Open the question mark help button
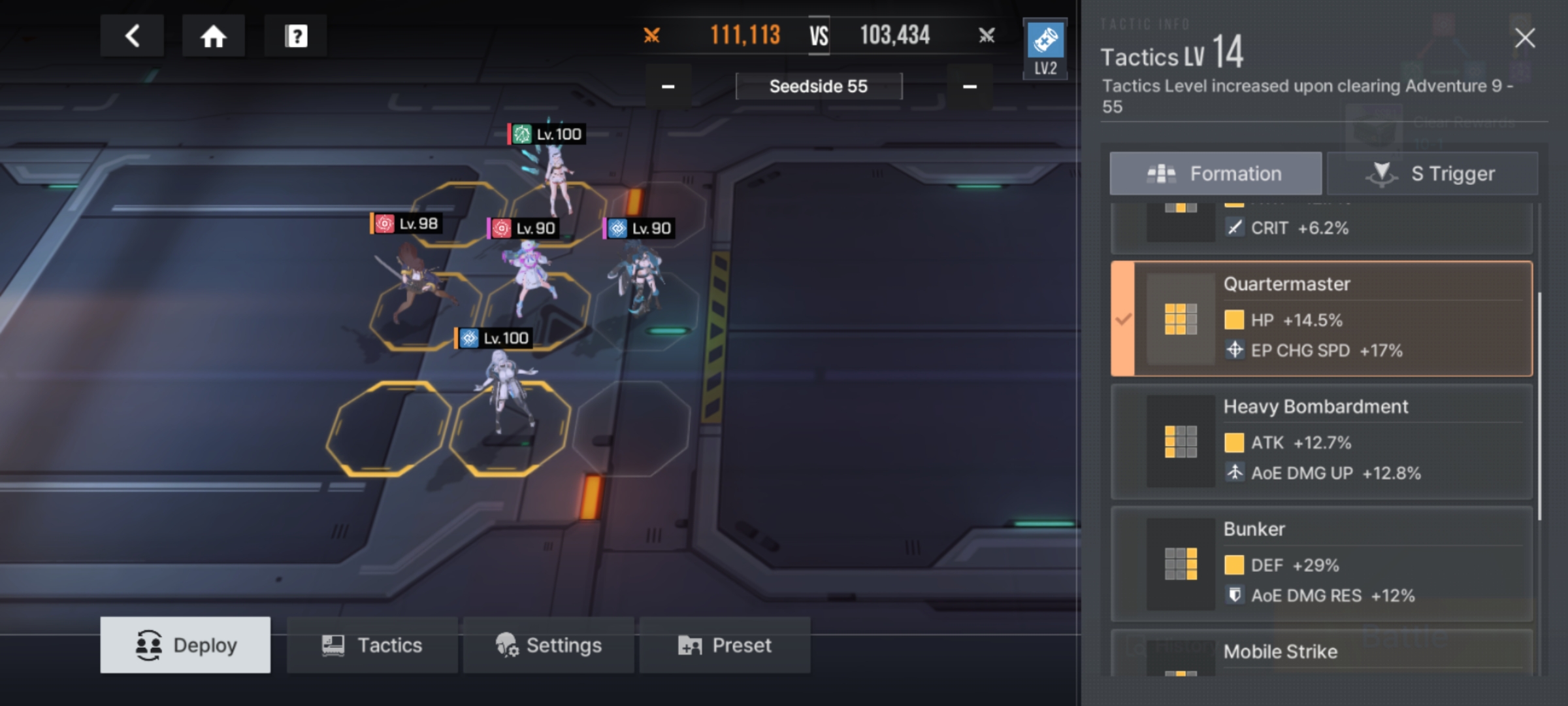1568x706 pixels. point(296,36)
